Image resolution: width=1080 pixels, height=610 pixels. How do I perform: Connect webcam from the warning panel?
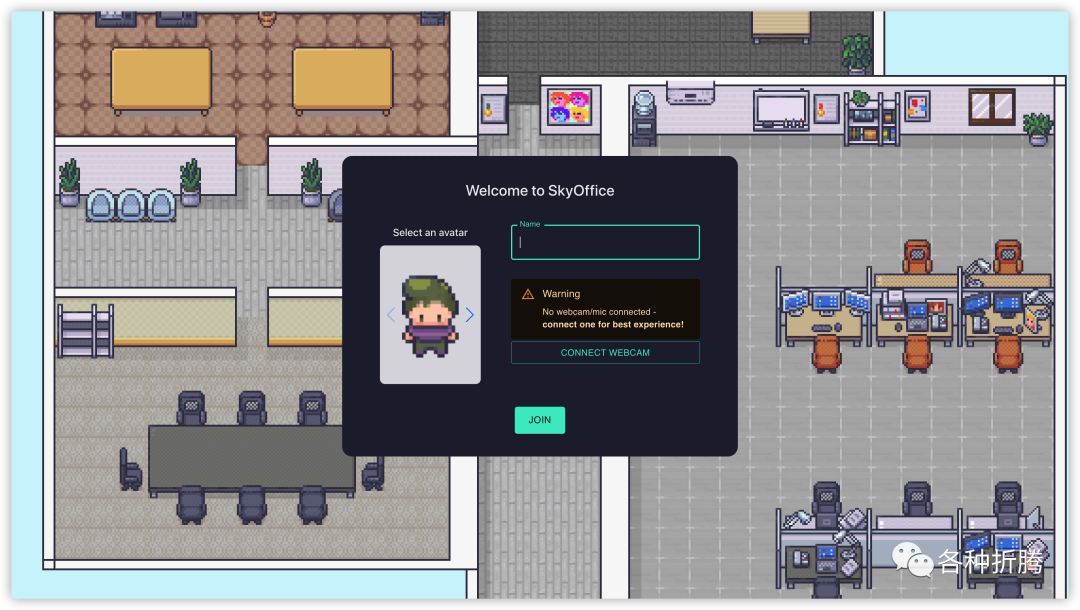(x=605, y=353)
